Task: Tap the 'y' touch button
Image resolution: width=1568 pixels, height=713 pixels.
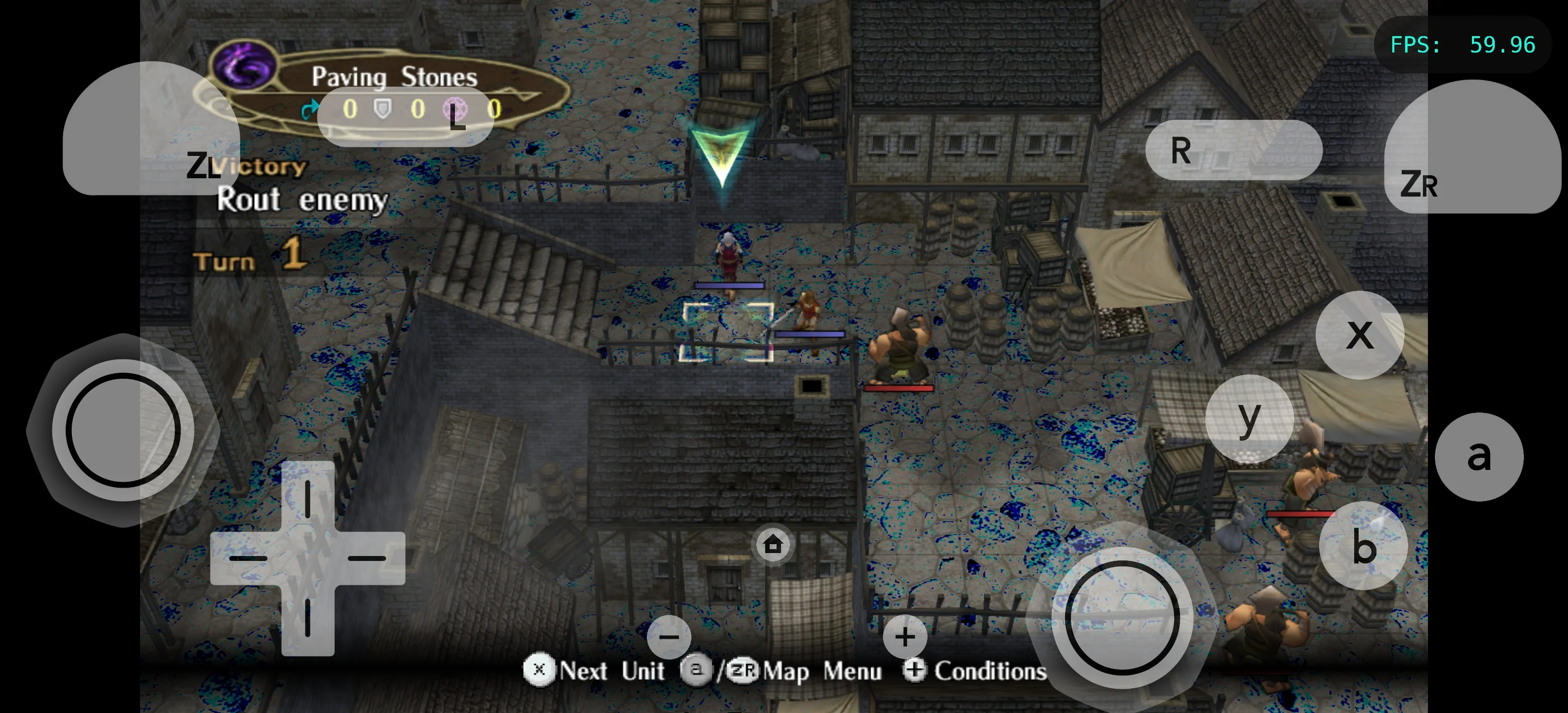Action: click(x=1249, y=418)
